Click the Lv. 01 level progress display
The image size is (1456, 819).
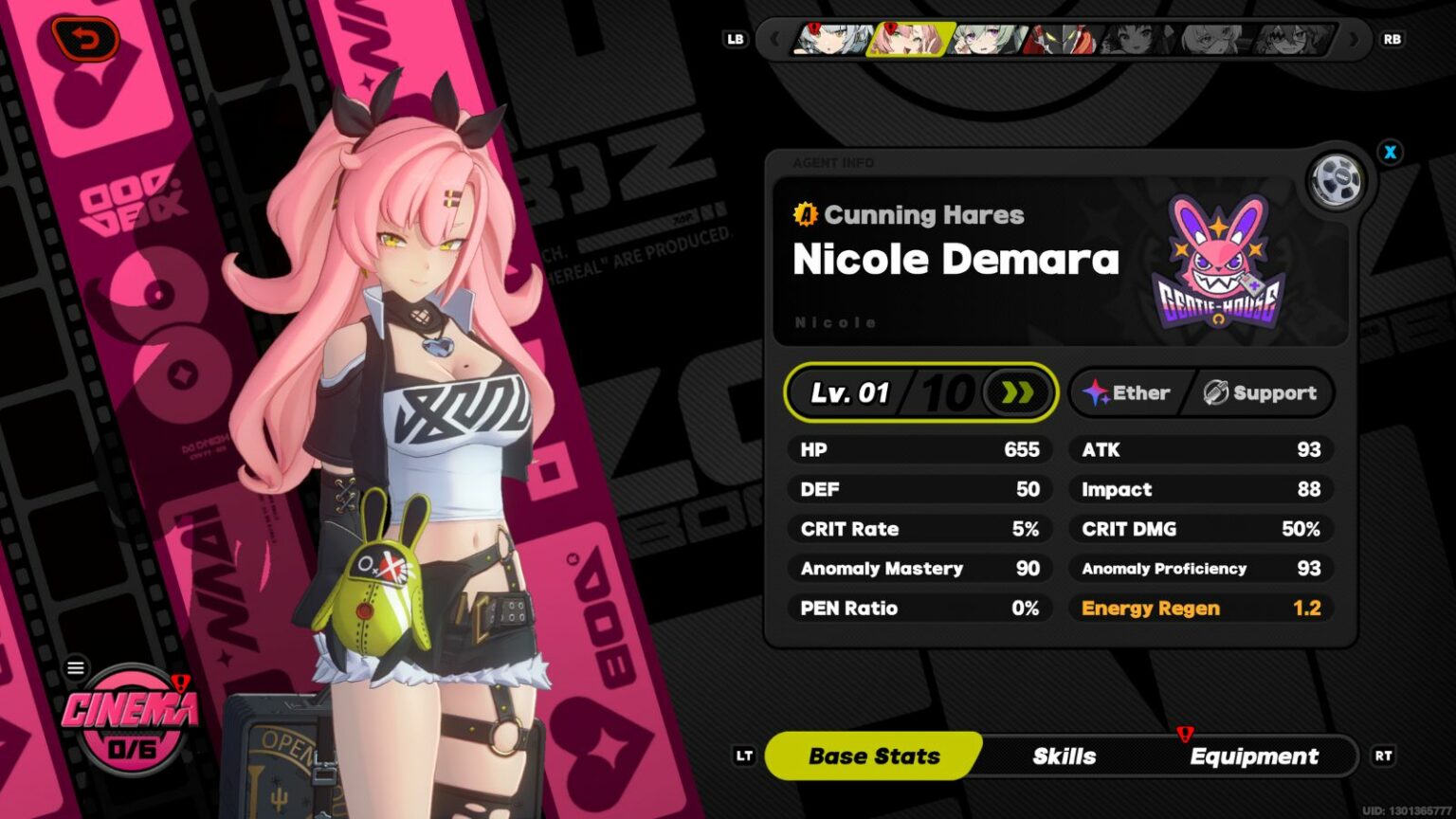coord(851,392)
